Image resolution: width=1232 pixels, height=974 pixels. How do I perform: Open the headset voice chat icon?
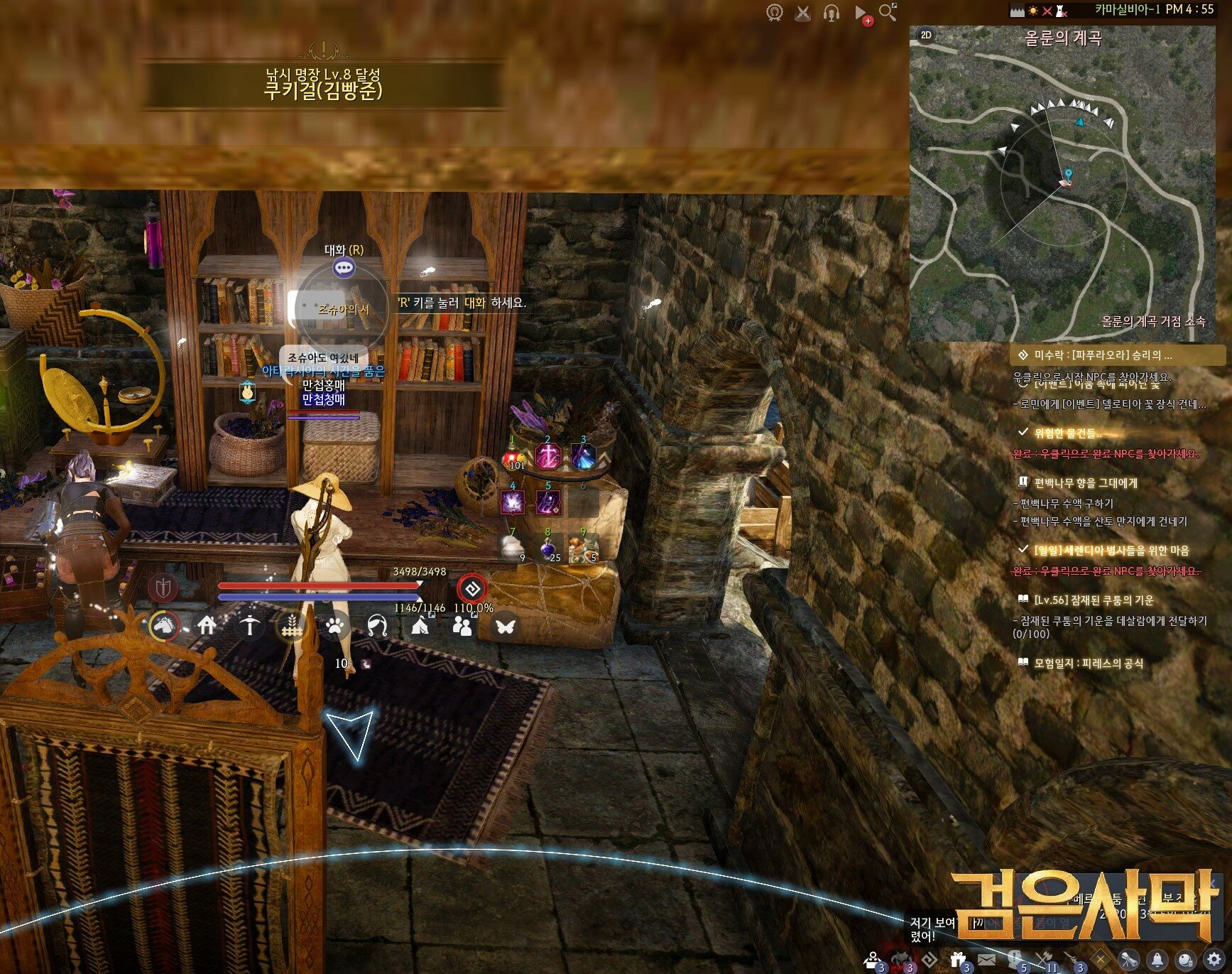(832, 13)
